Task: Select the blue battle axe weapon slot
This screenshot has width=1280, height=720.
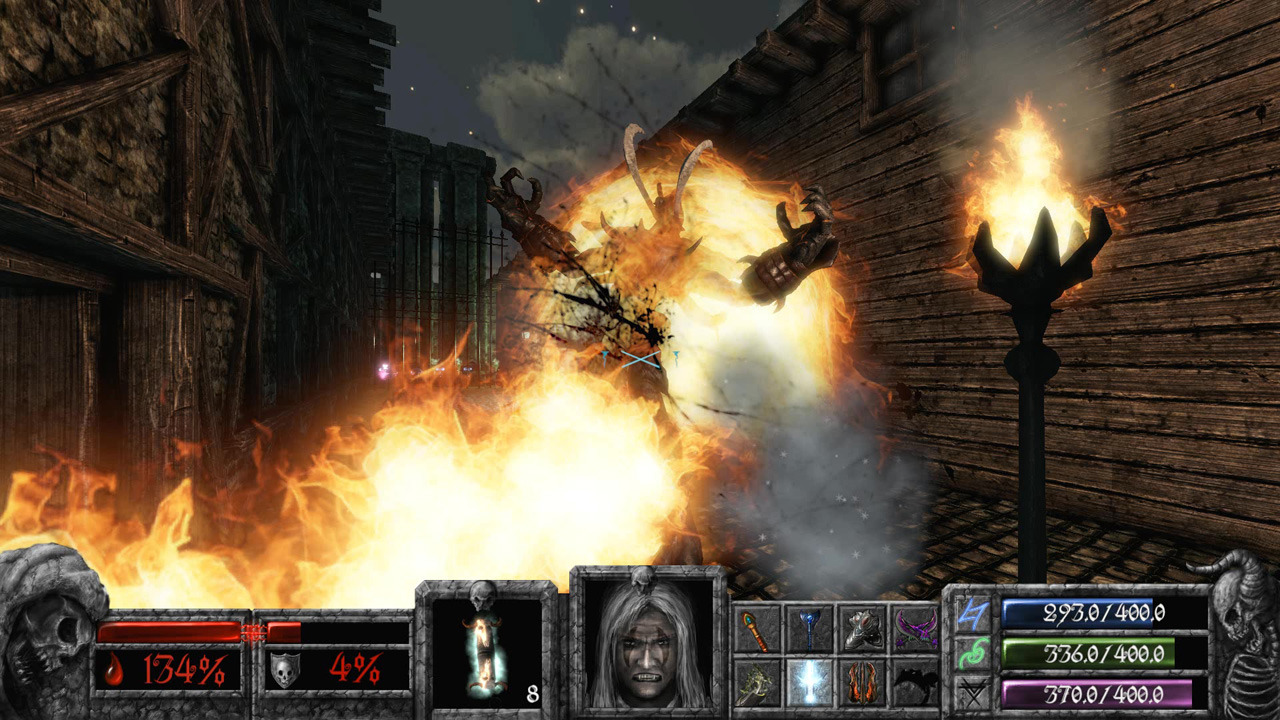Action: (x=810, y=628)
